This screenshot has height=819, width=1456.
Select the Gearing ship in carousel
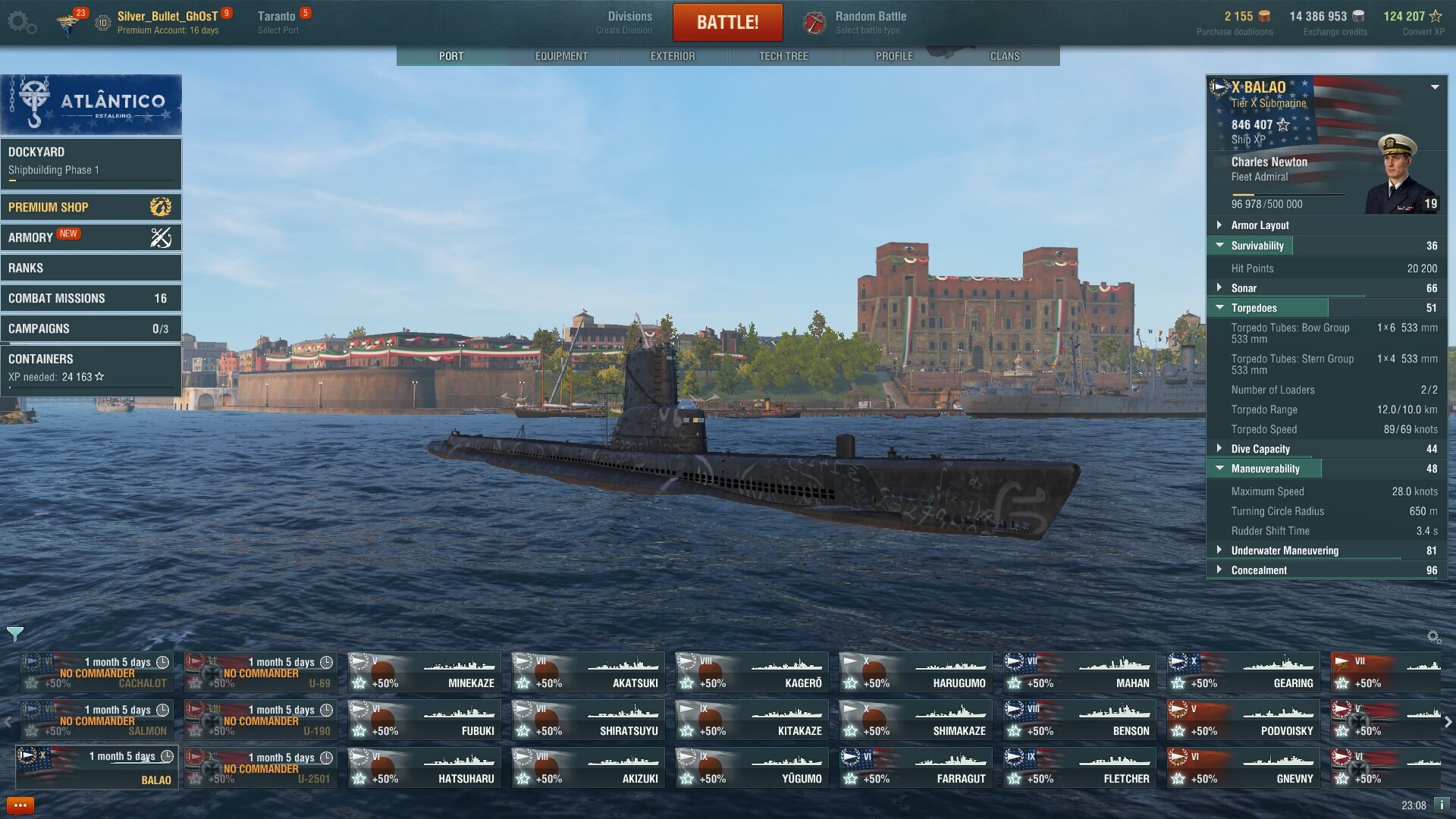pos(1241,672)
